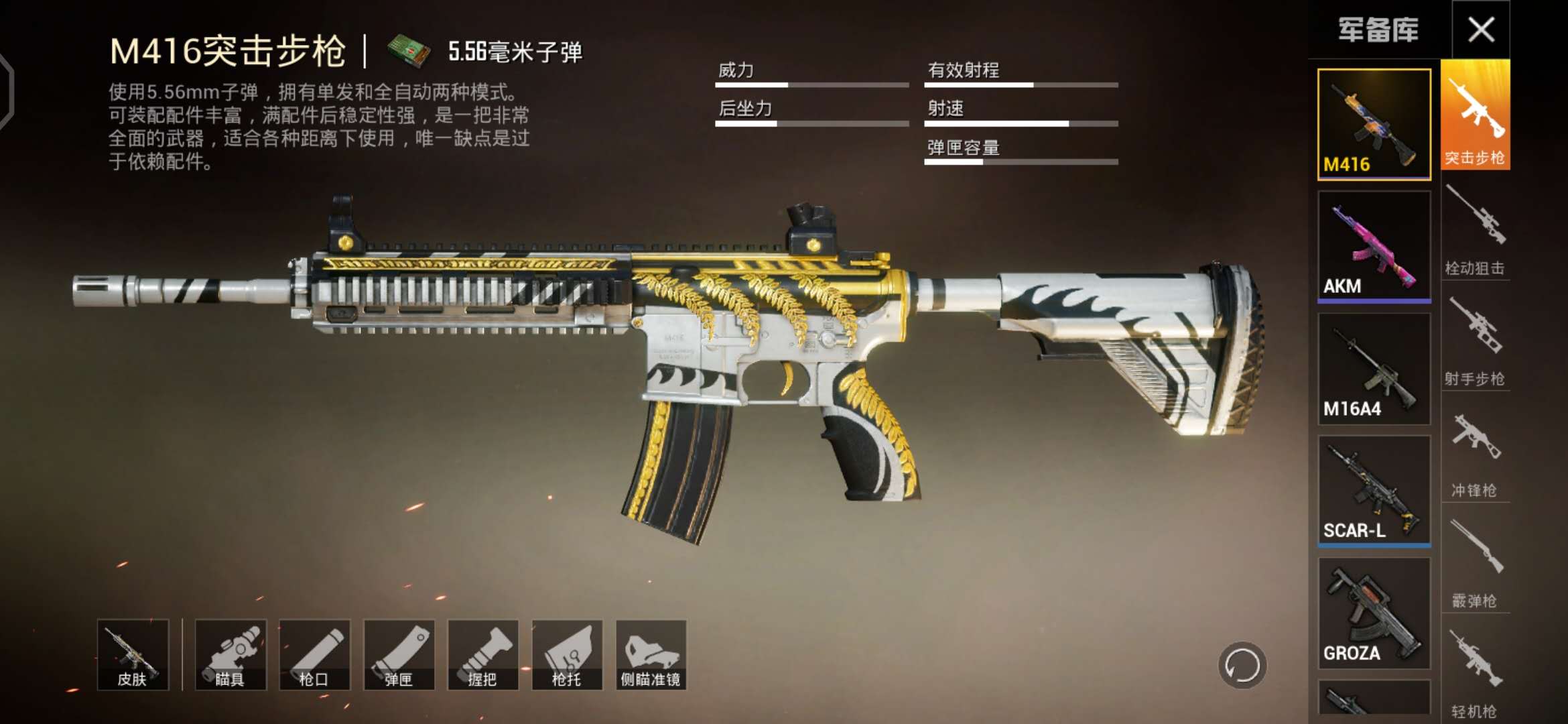Switch to the 射手步枪 category
Screen dimensions: 1568x724
[x=1475, y=340]
